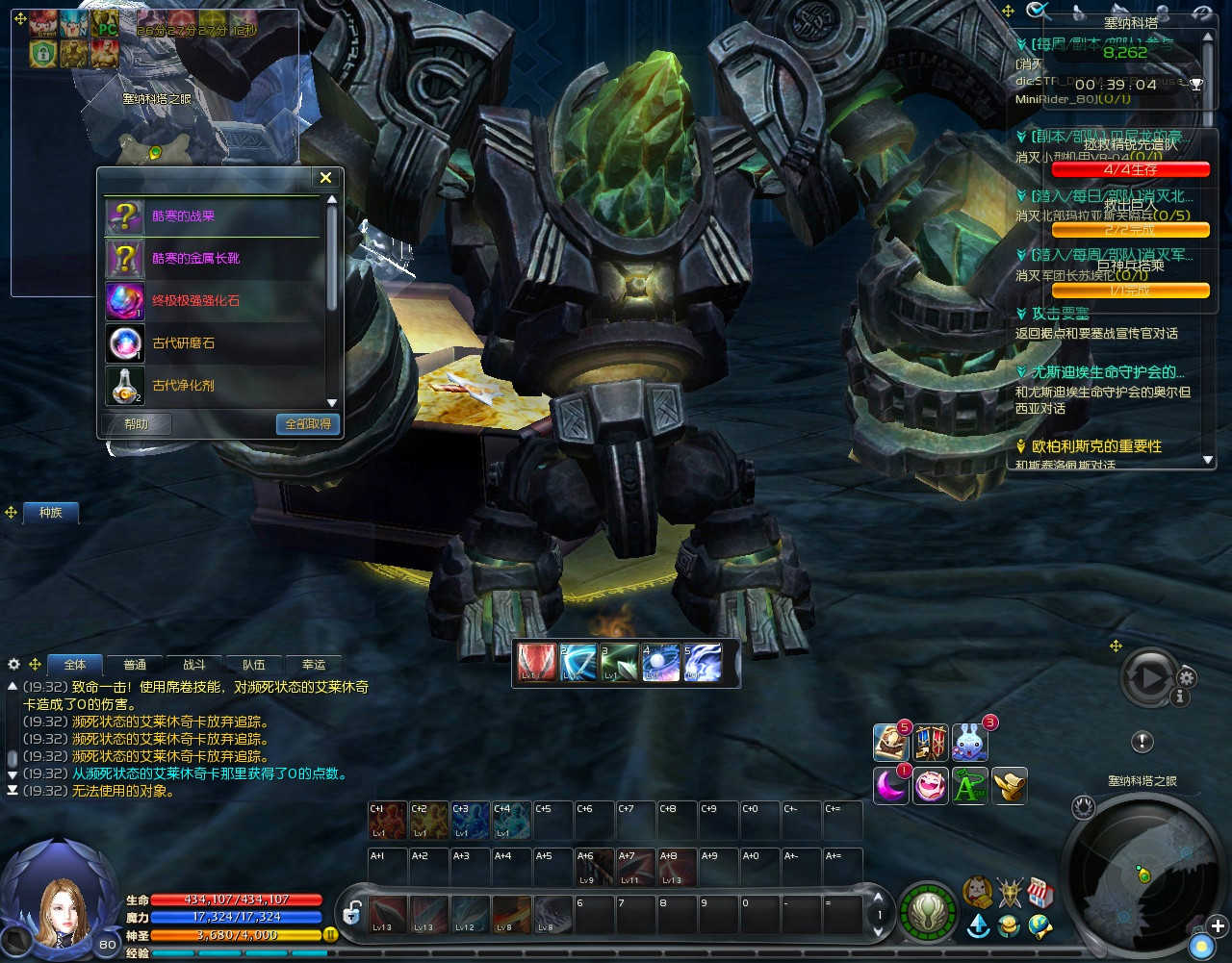Click the 全部取得 loot-all button

click(308, 424)
